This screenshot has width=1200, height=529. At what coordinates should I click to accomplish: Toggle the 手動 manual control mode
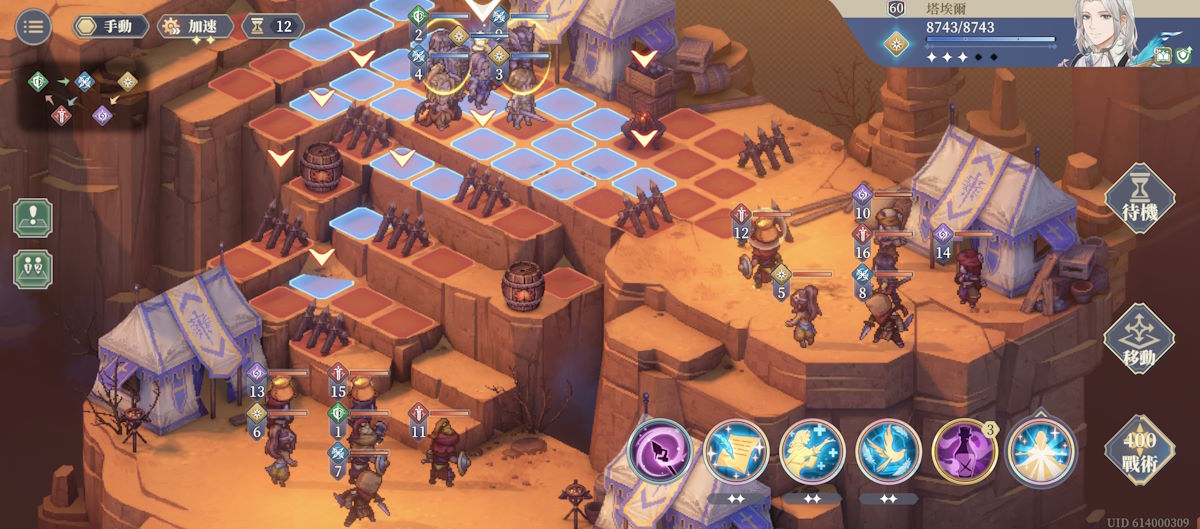tap(110, 26)
